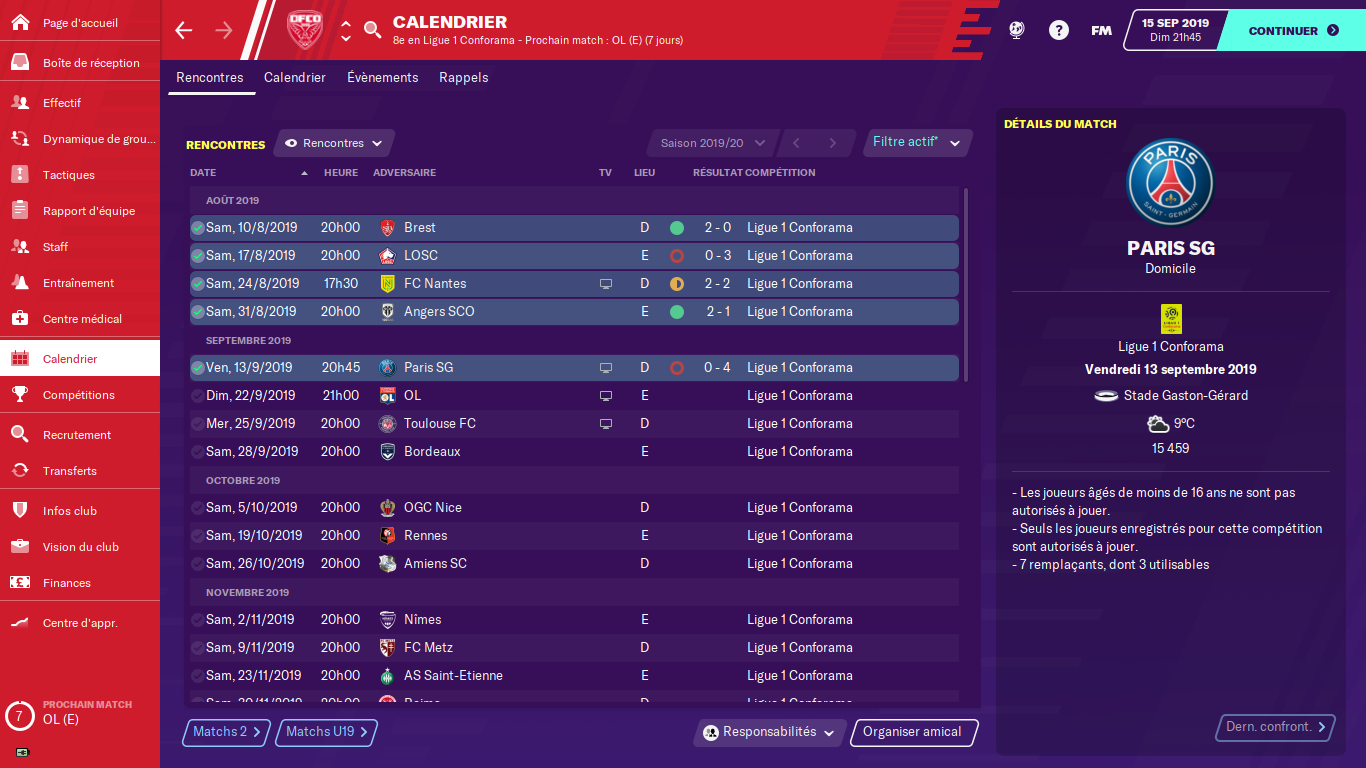Open the search magnifying glass

372,30
